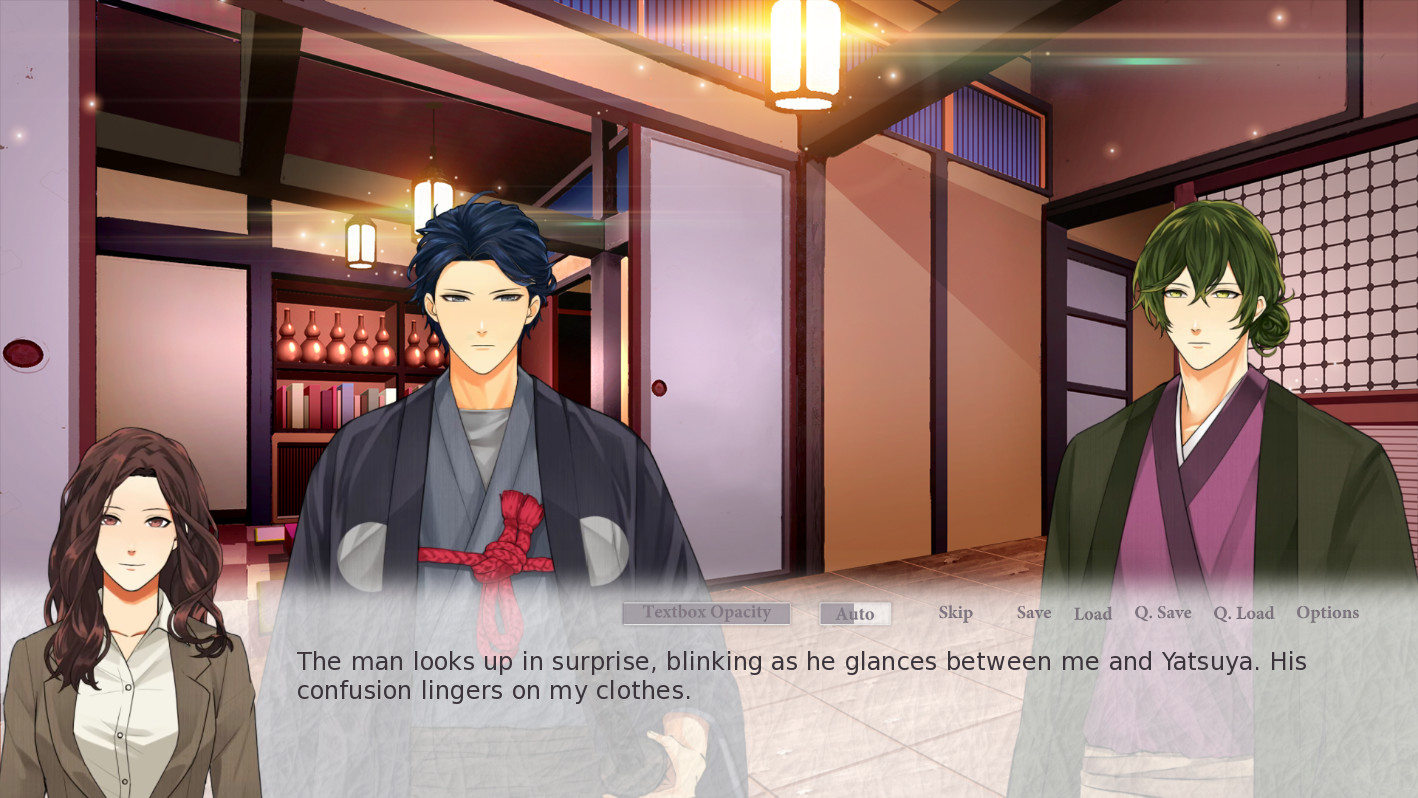Open the Options menu
Viewport: 1418px width, 798px height.
pyautogui.click(x=1327, y=612)
